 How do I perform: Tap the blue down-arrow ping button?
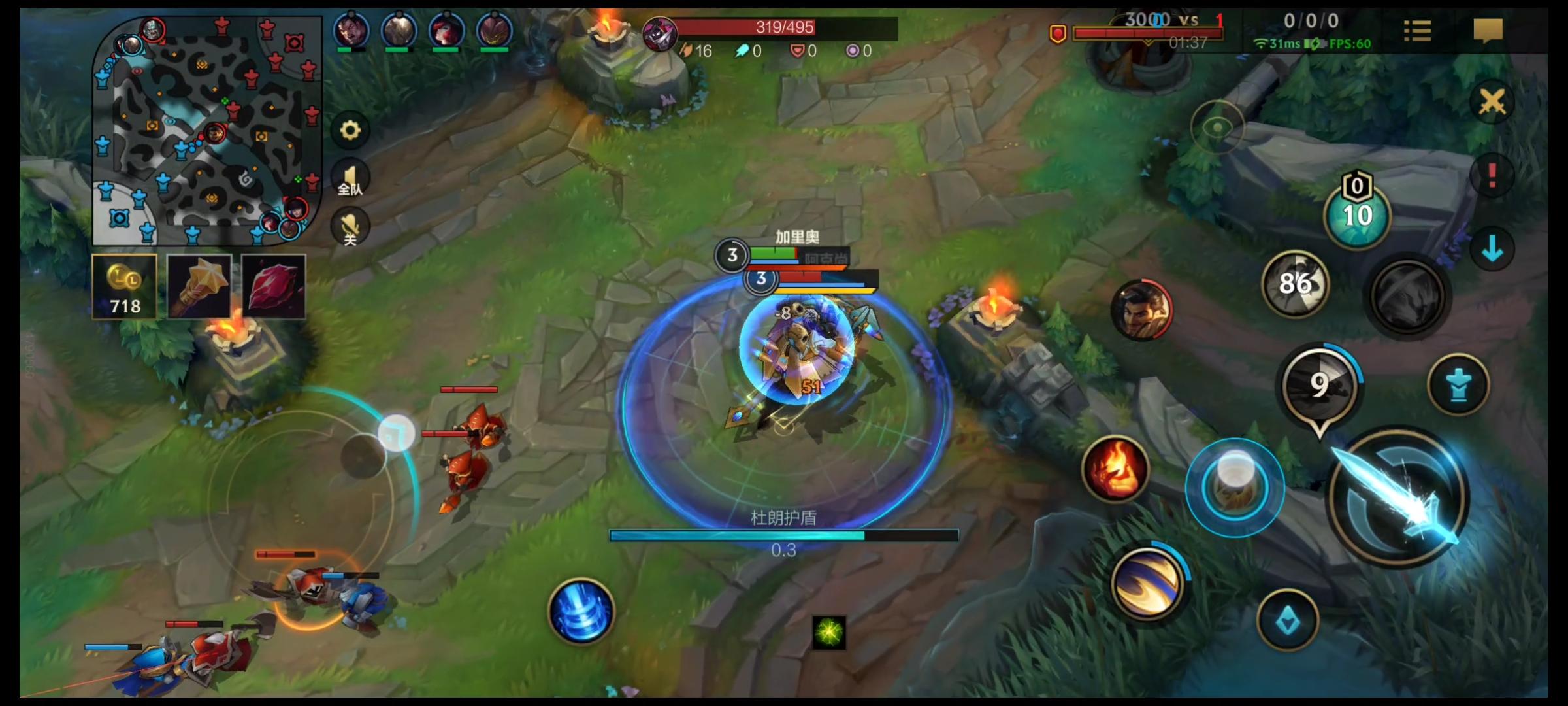pyautogui.click(x=1492, y=249)
